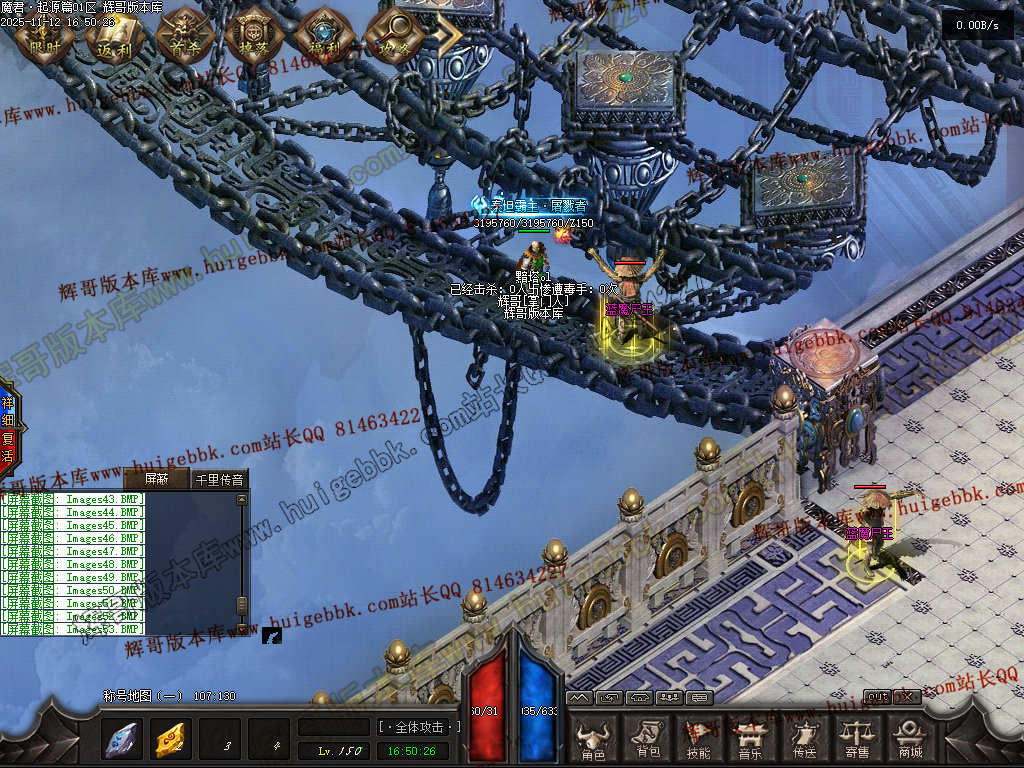Click the small X exit button
This screenshot has height=768, width=1024.
(908, 696)
